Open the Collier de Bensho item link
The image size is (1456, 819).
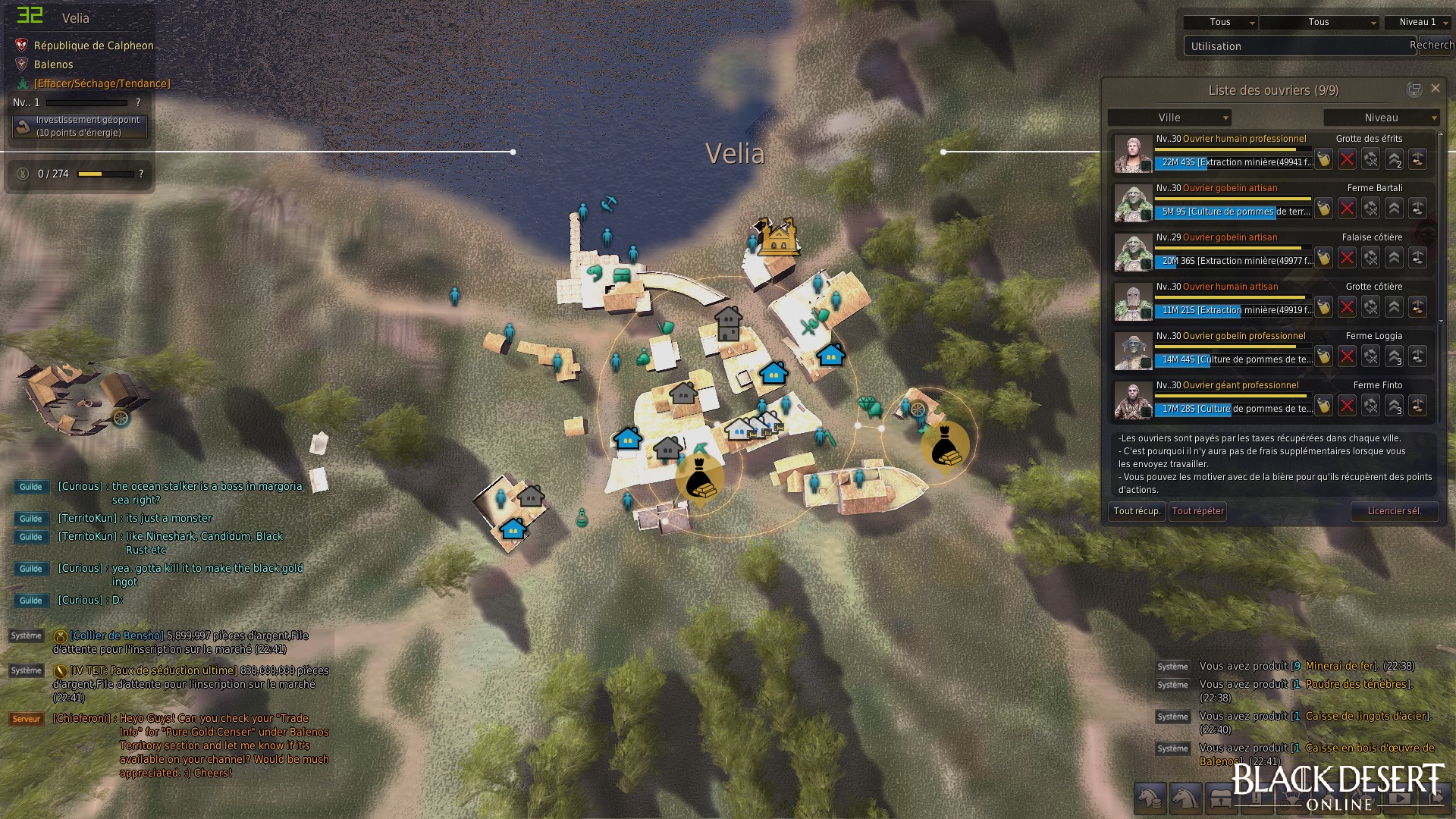117,635
